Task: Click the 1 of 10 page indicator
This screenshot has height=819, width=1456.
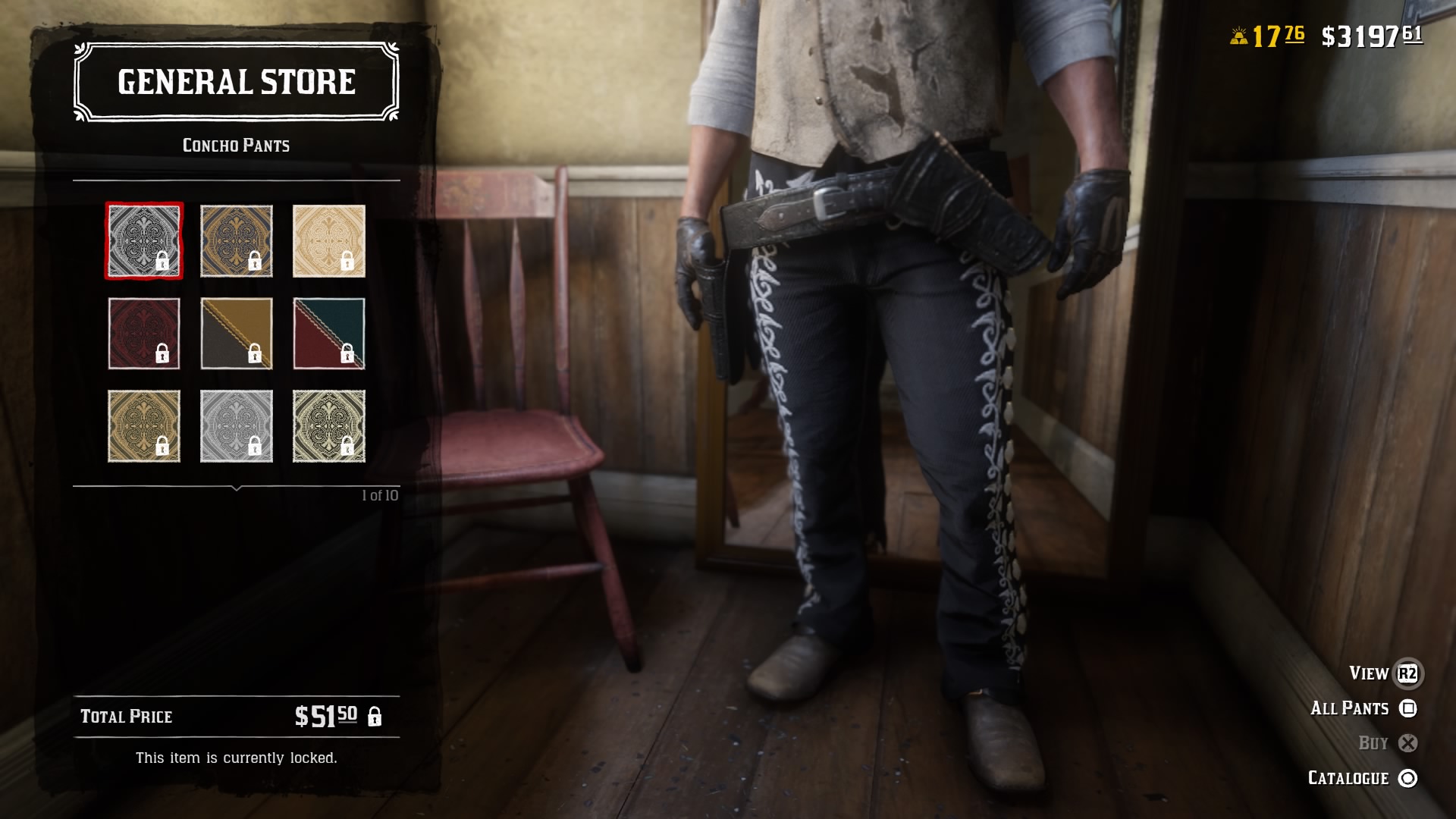Action: [x=381, y=494]
